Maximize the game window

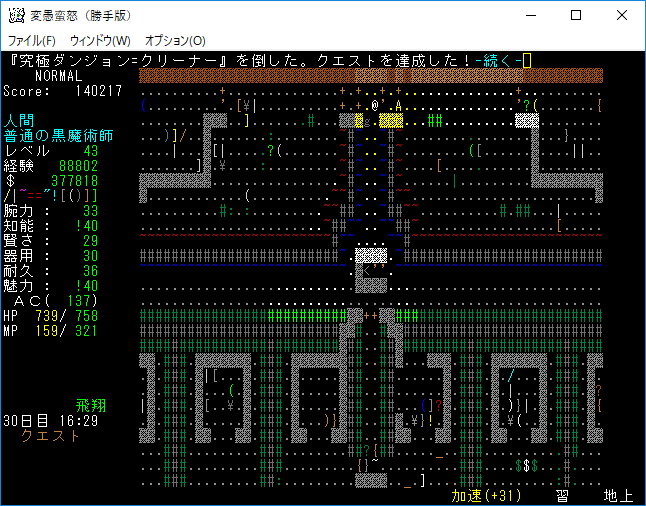(x=576, y=15)
